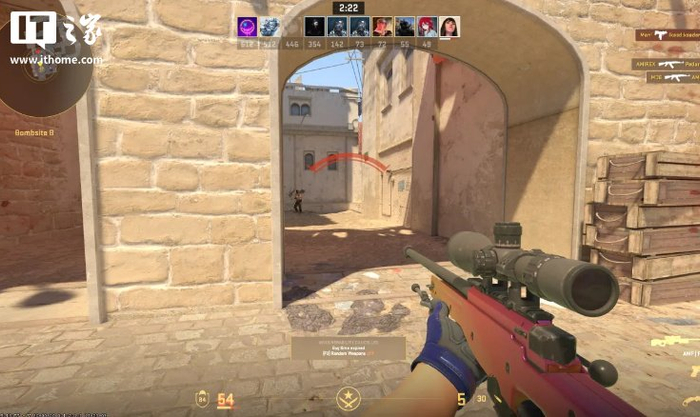Select the purple orb player avatar

coord(247,27)
